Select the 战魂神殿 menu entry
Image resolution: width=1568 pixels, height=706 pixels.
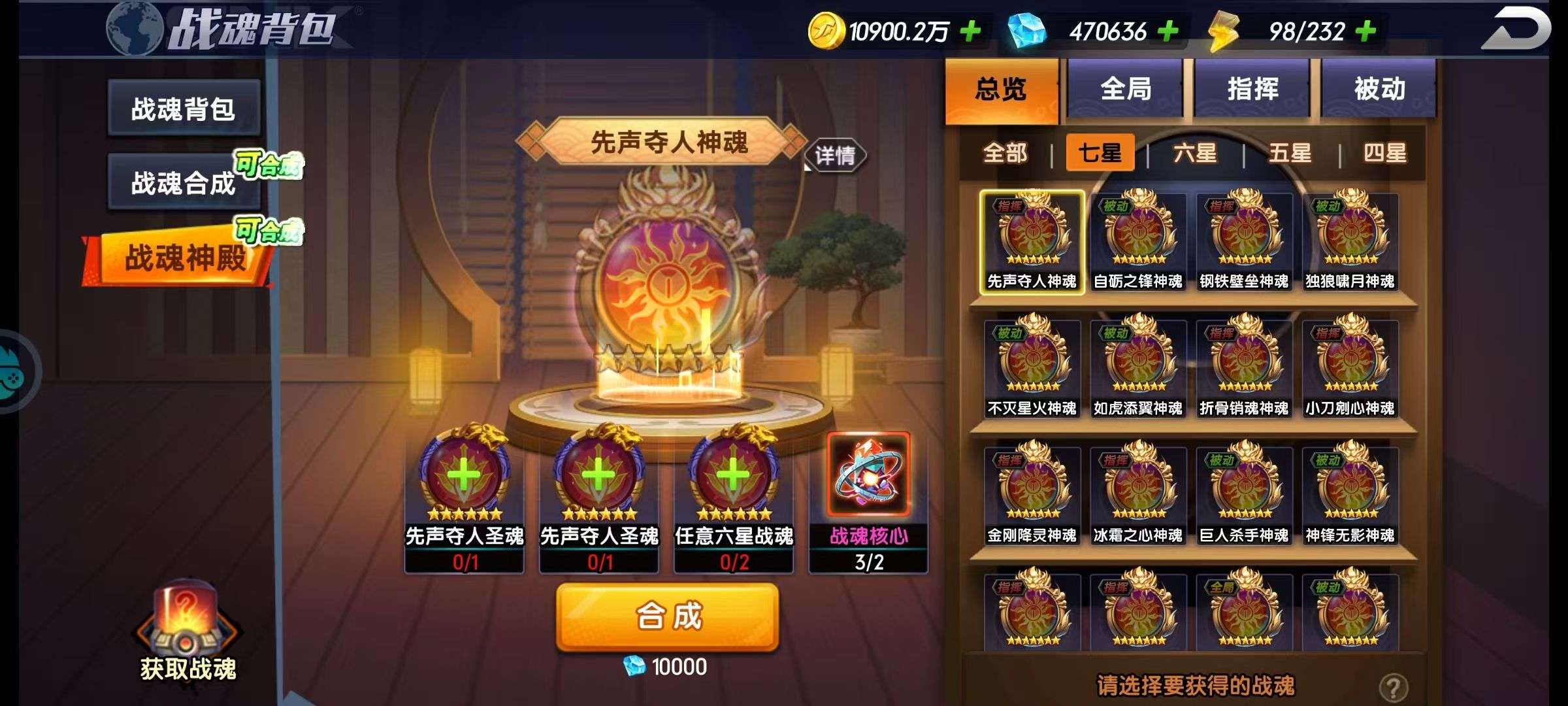click(x=184, y=258)
